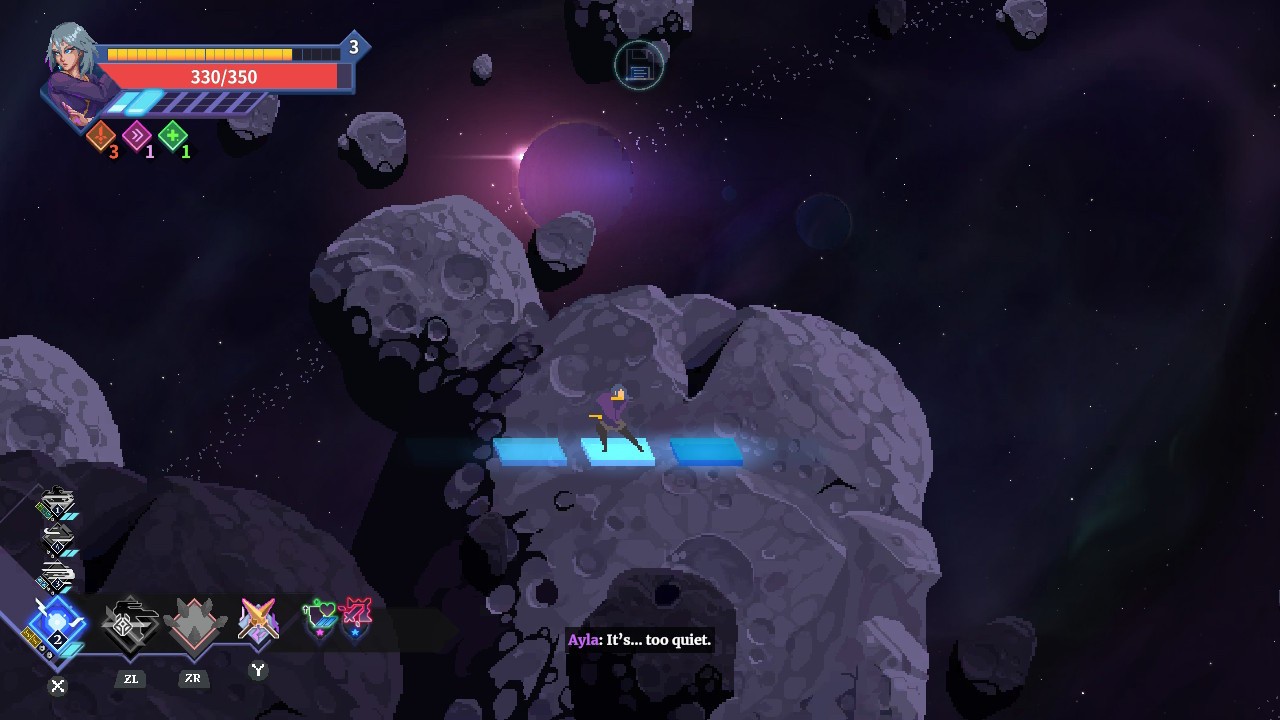Pick the queued spell numbered 3
The height and width of the screenshot is (720, 1280).
coord(57,577)
